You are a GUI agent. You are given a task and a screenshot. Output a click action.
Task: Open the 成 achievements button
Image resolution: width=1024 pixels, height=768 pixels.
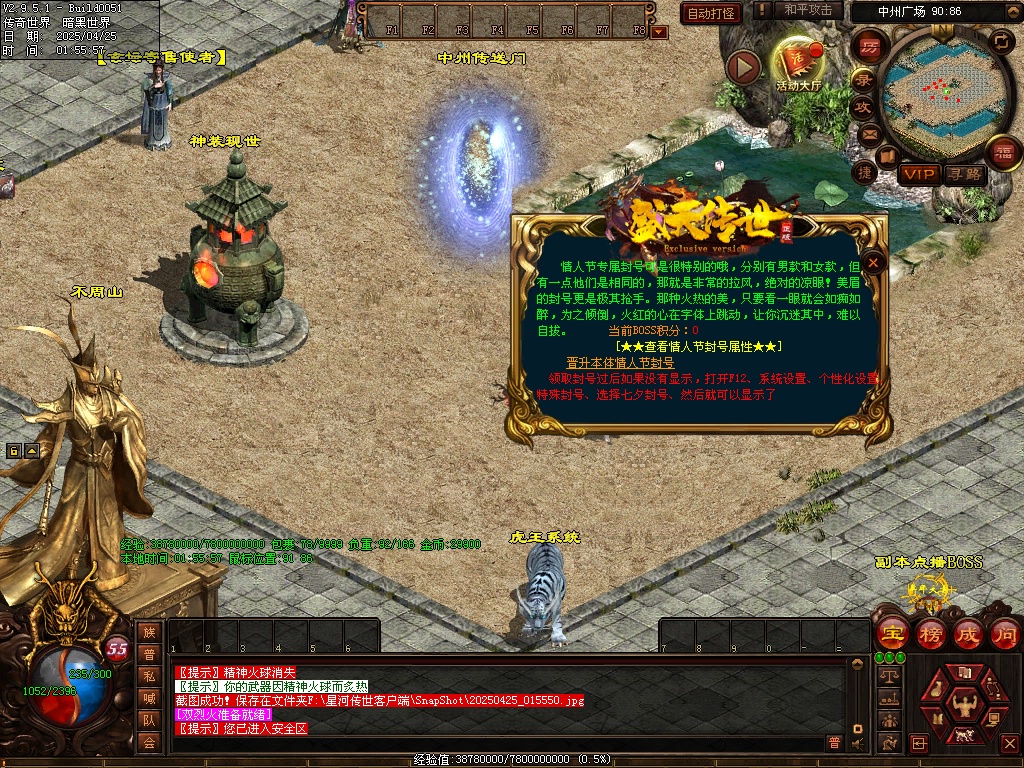click(967, 633)
